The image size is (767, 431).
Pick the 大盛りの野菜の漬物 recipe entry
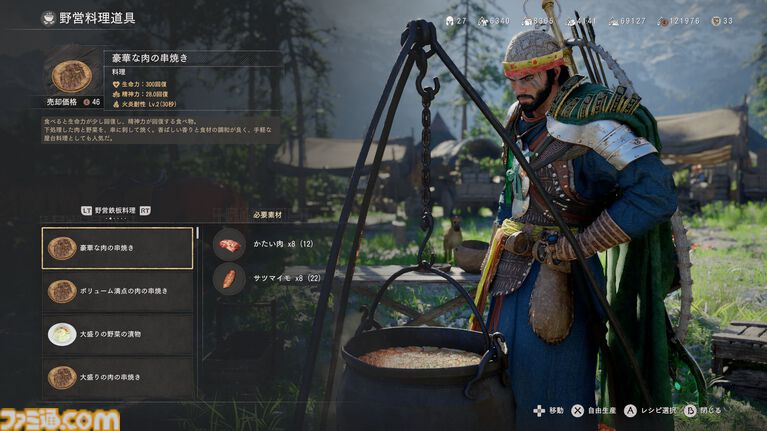117,334
